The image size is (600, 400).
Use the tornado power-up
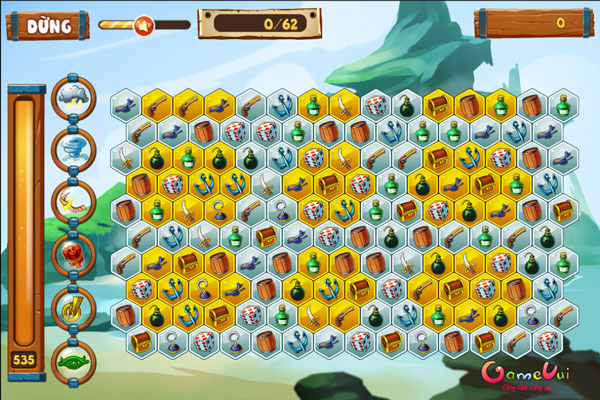(73, 148)
